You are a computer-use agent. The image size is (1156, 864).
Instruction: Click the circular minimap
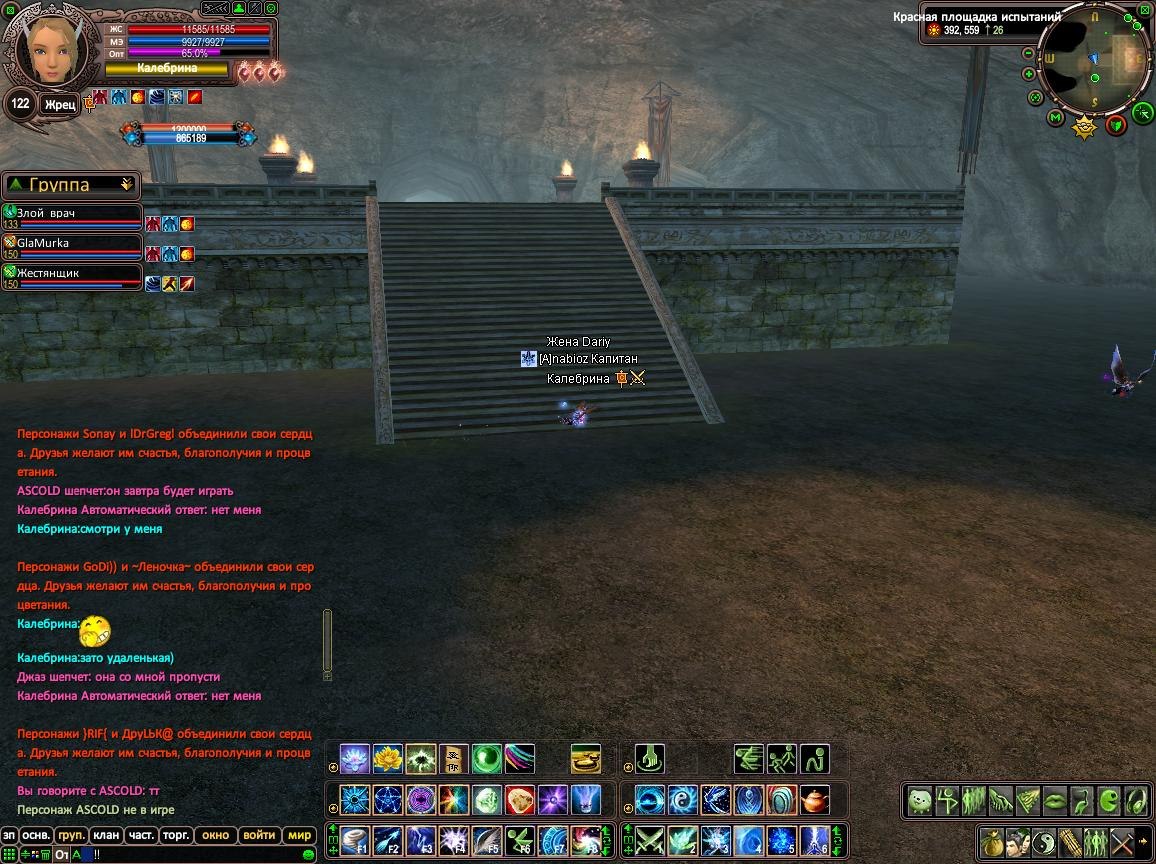coord(1095,58)
